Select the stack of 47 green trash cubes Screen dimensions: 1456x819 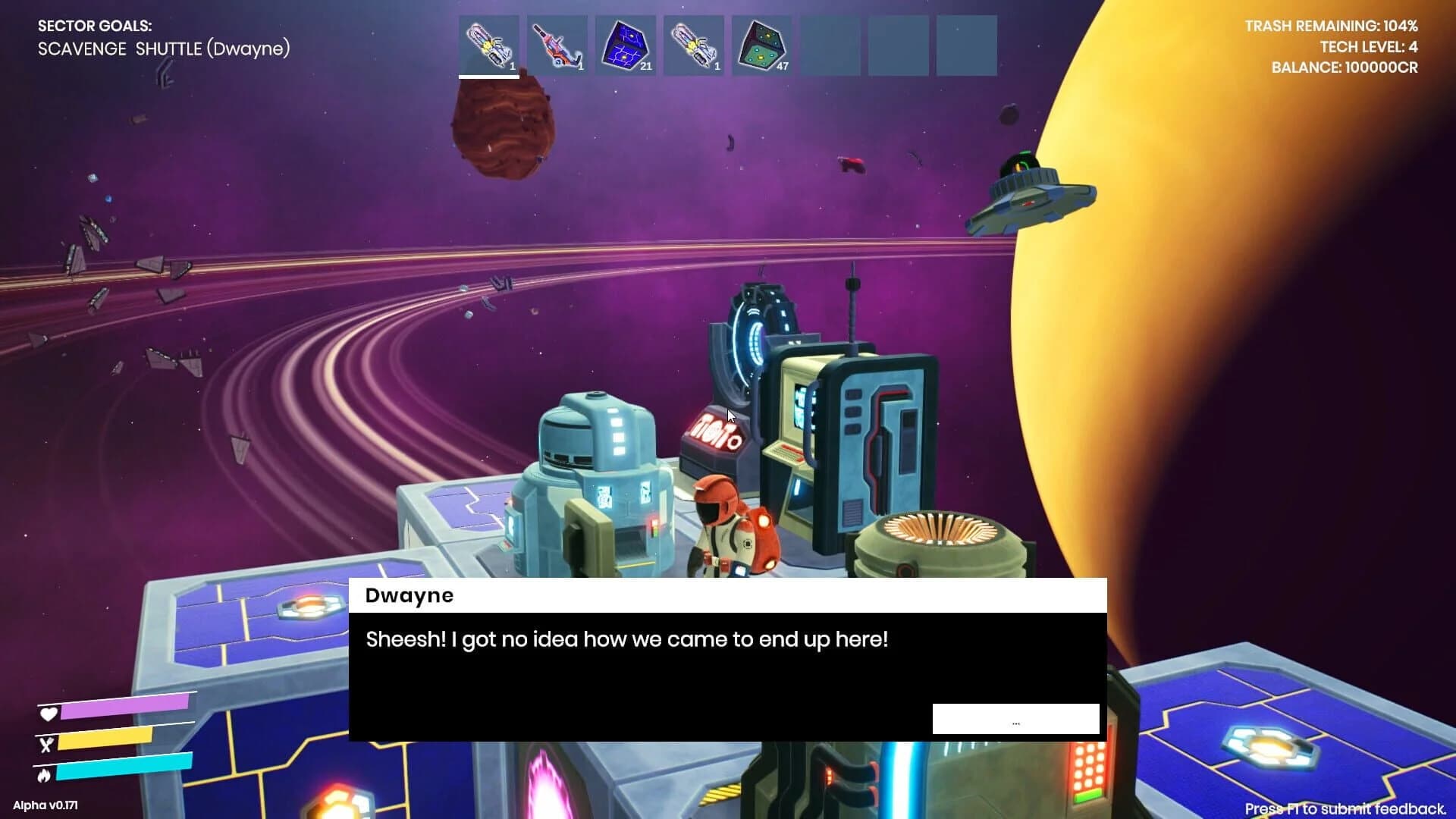click(x=762, y=45)
